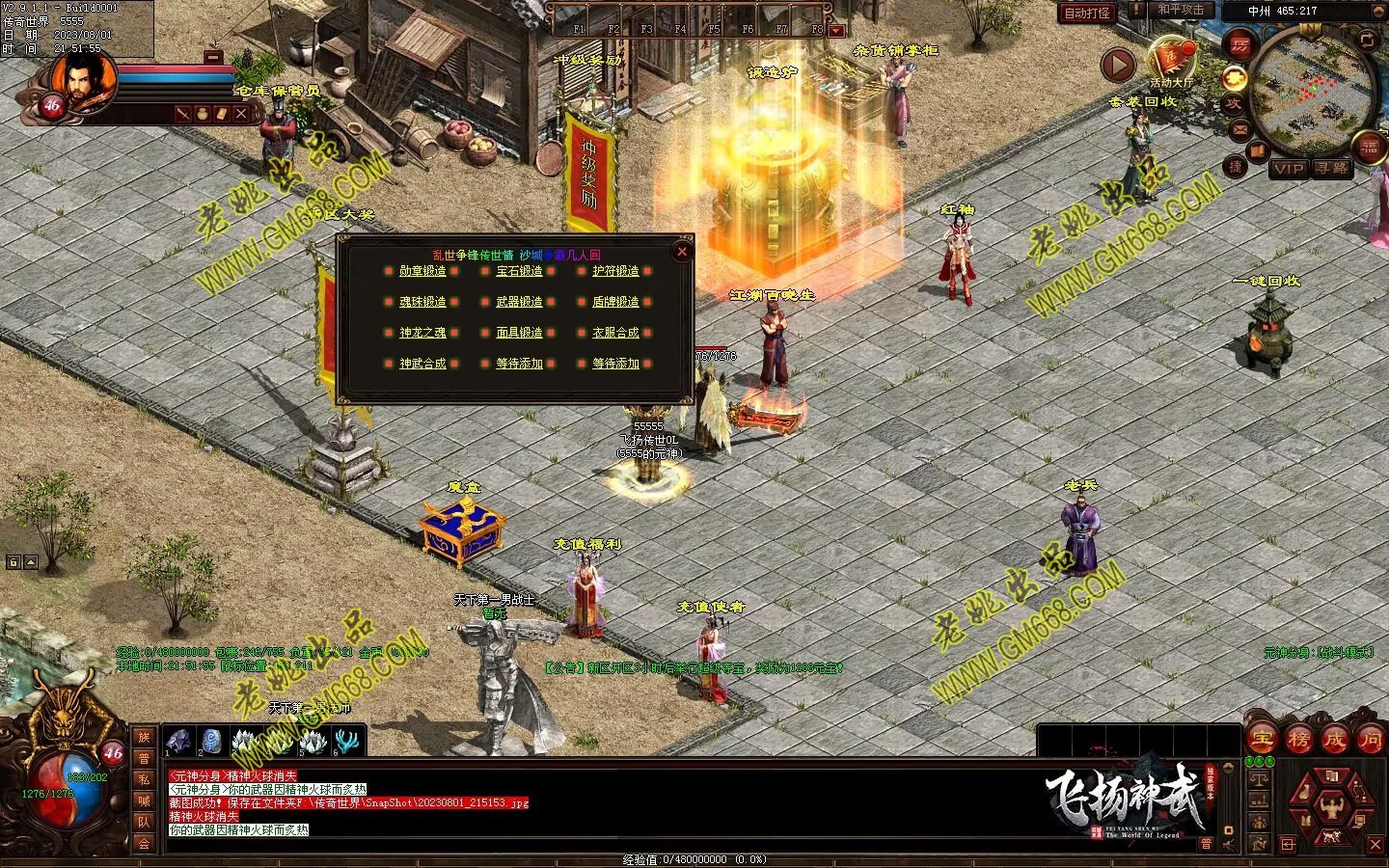Use the blue rune stone in hotbar slot 2
1389x868 pixels.
click(x=211, y=742)
